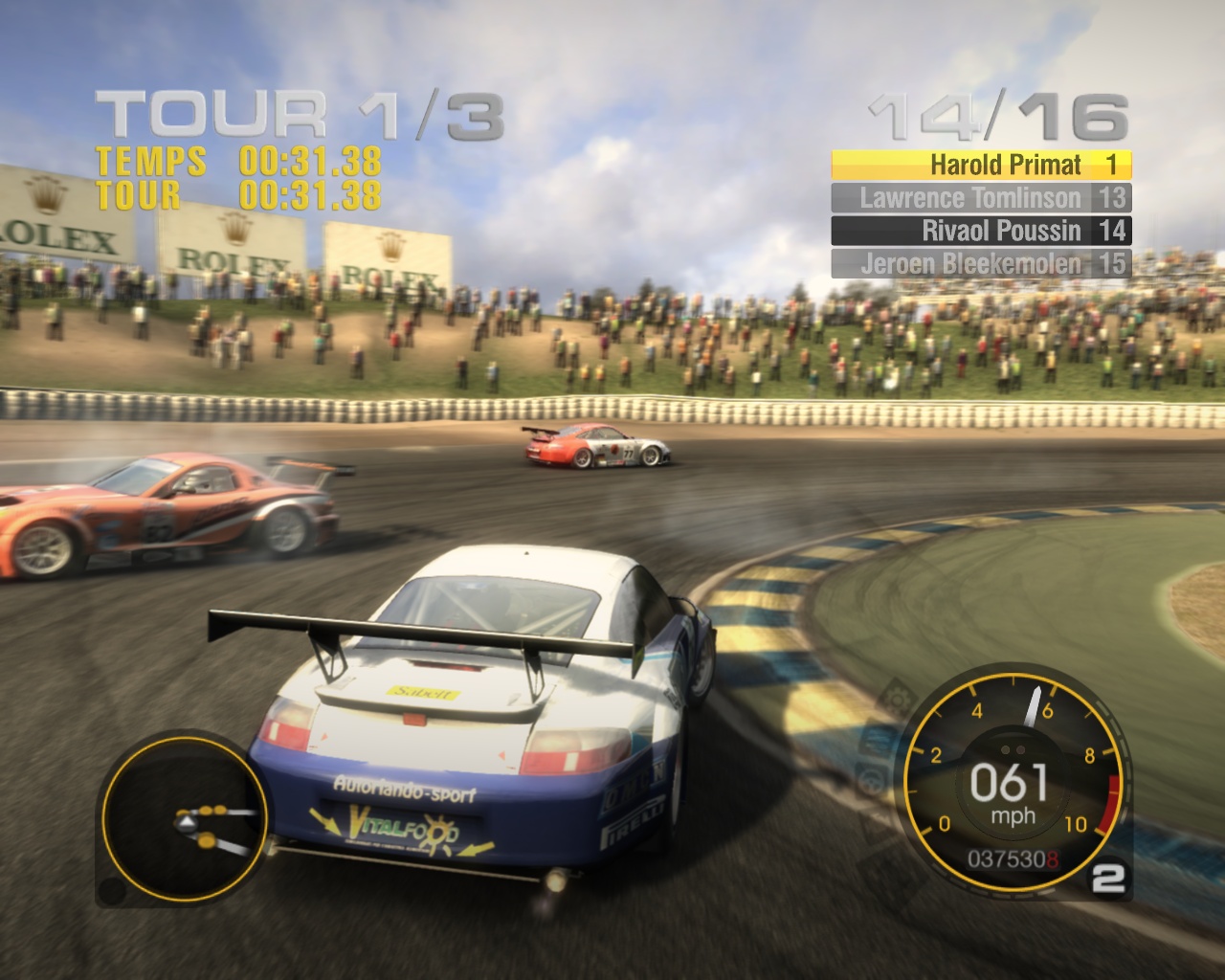
Task: Pick the Jeroen Bleekemolen standings row
Action: pos(981,263)
